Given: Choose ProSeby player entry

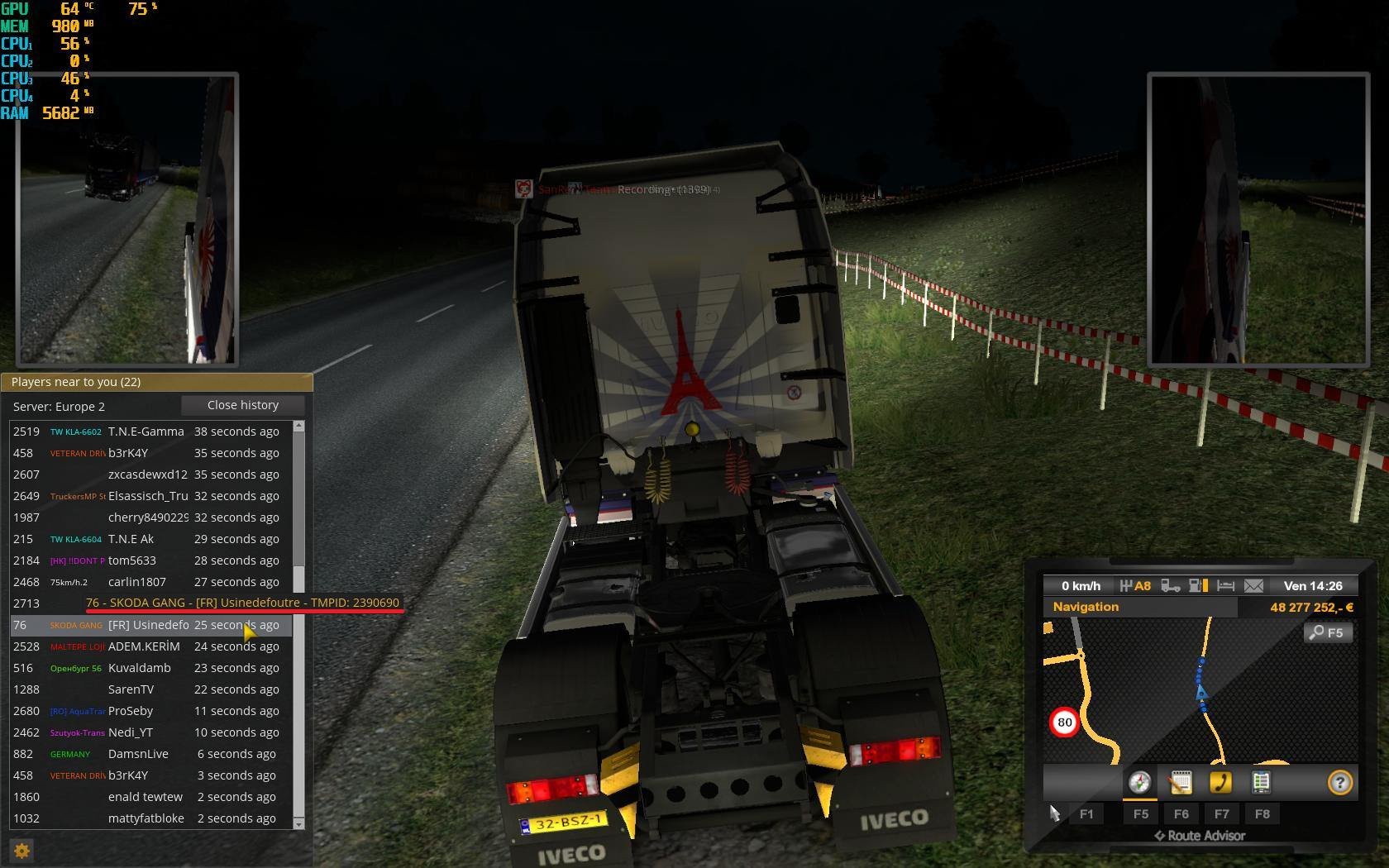Looking at the screenshot, I should tap(131, 711).
